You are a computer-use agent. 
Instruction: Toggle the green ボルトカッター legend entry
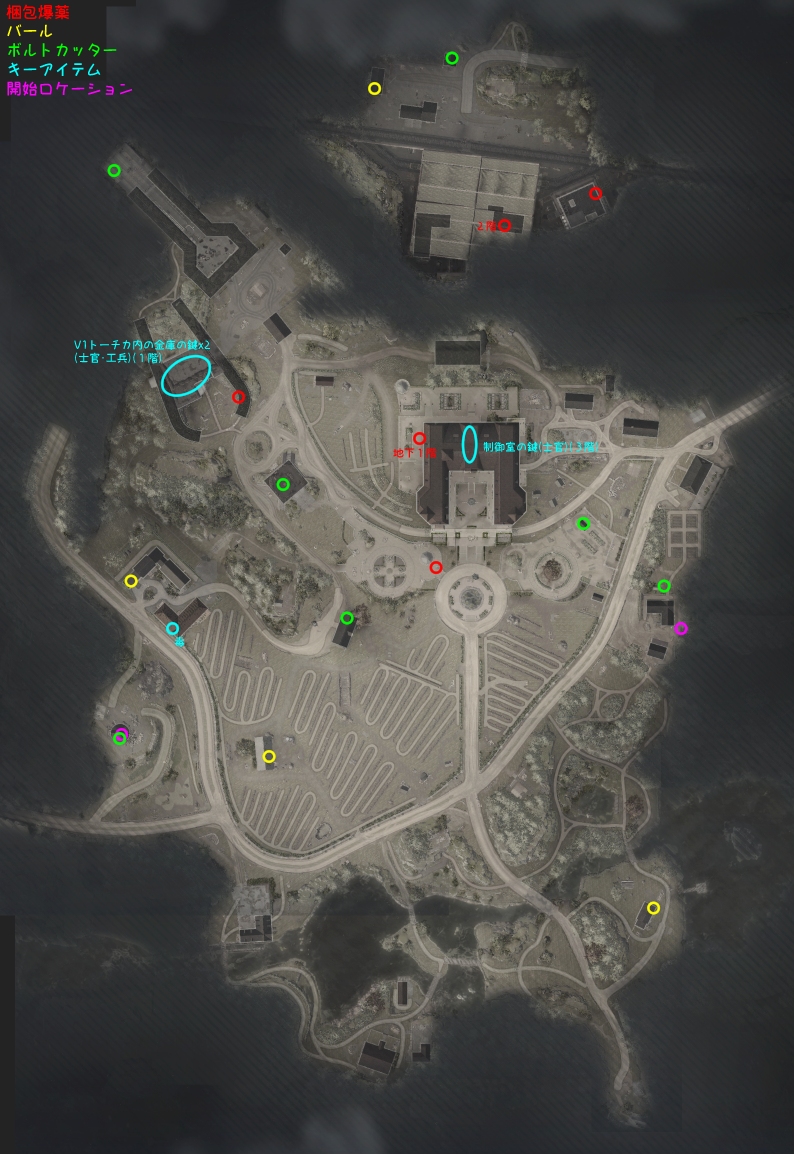coord(62,51)
